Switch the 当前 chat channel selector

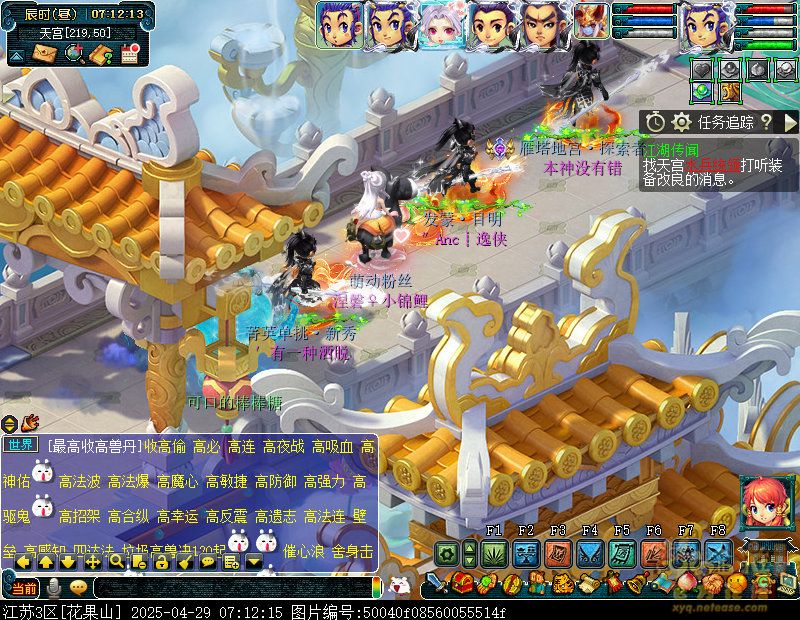click(24, 587)
